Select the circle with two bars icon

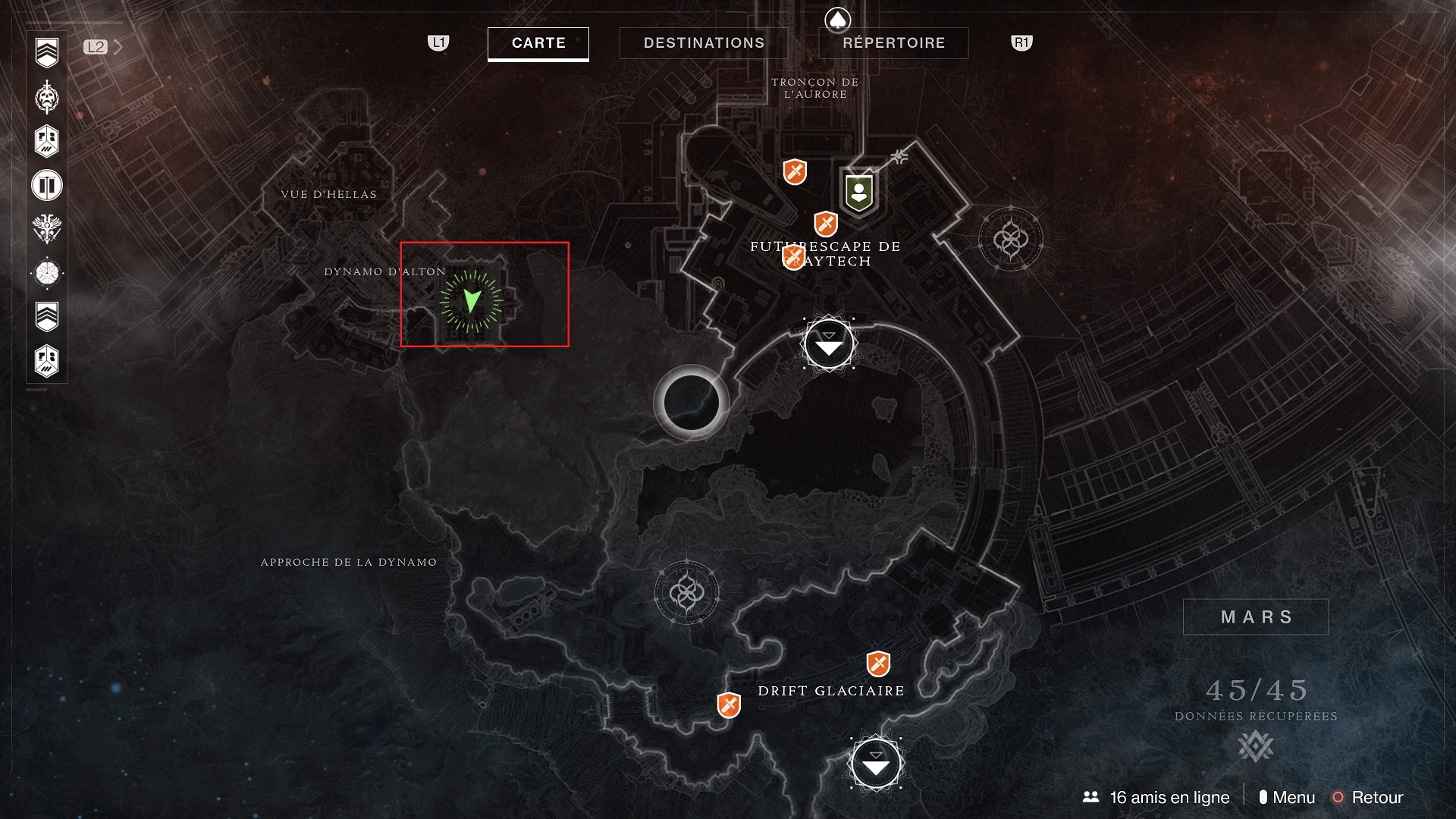[47, 185]
